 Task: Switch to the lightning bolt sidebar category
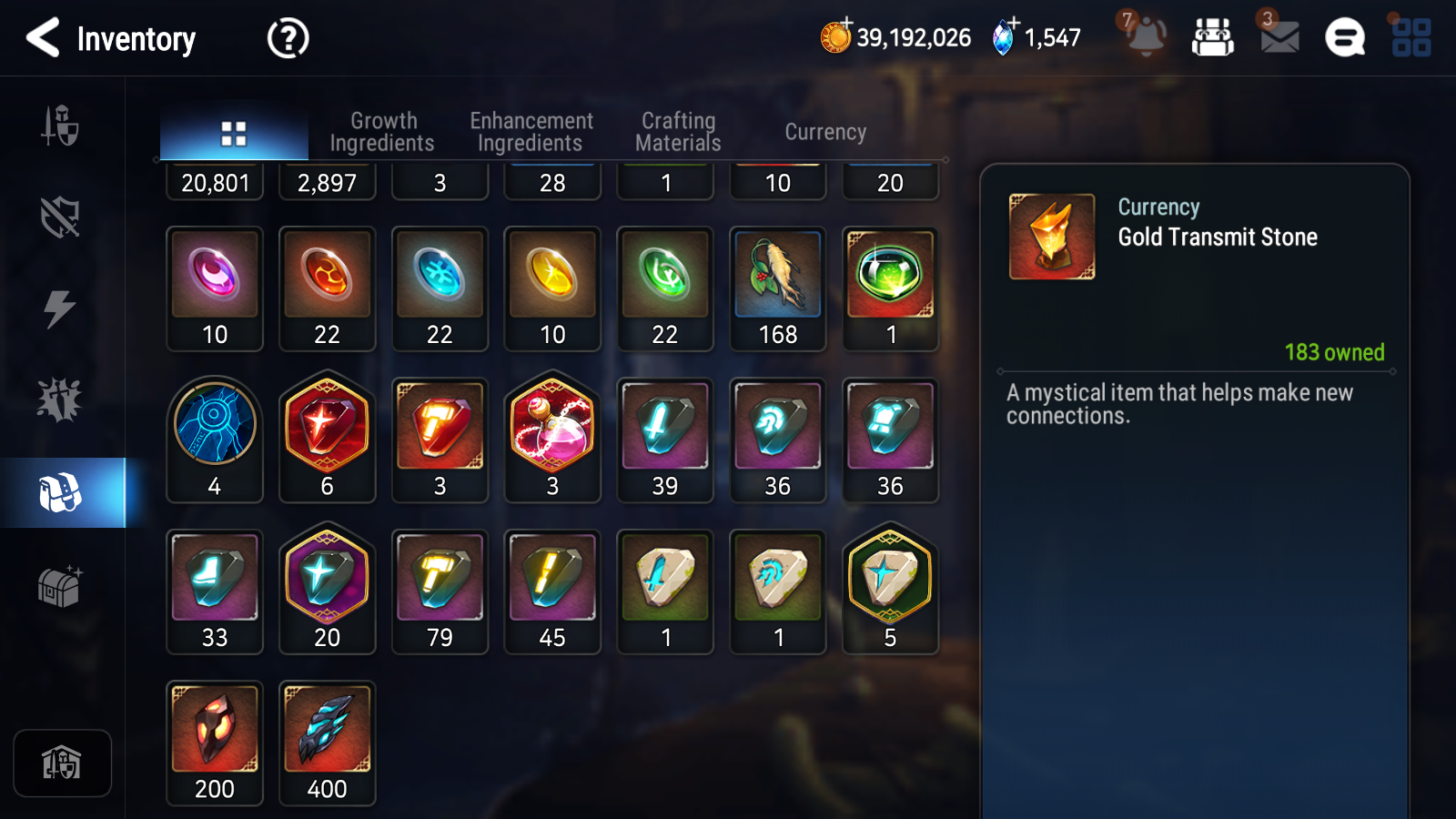pyautogui.click(x=60, y=309)
